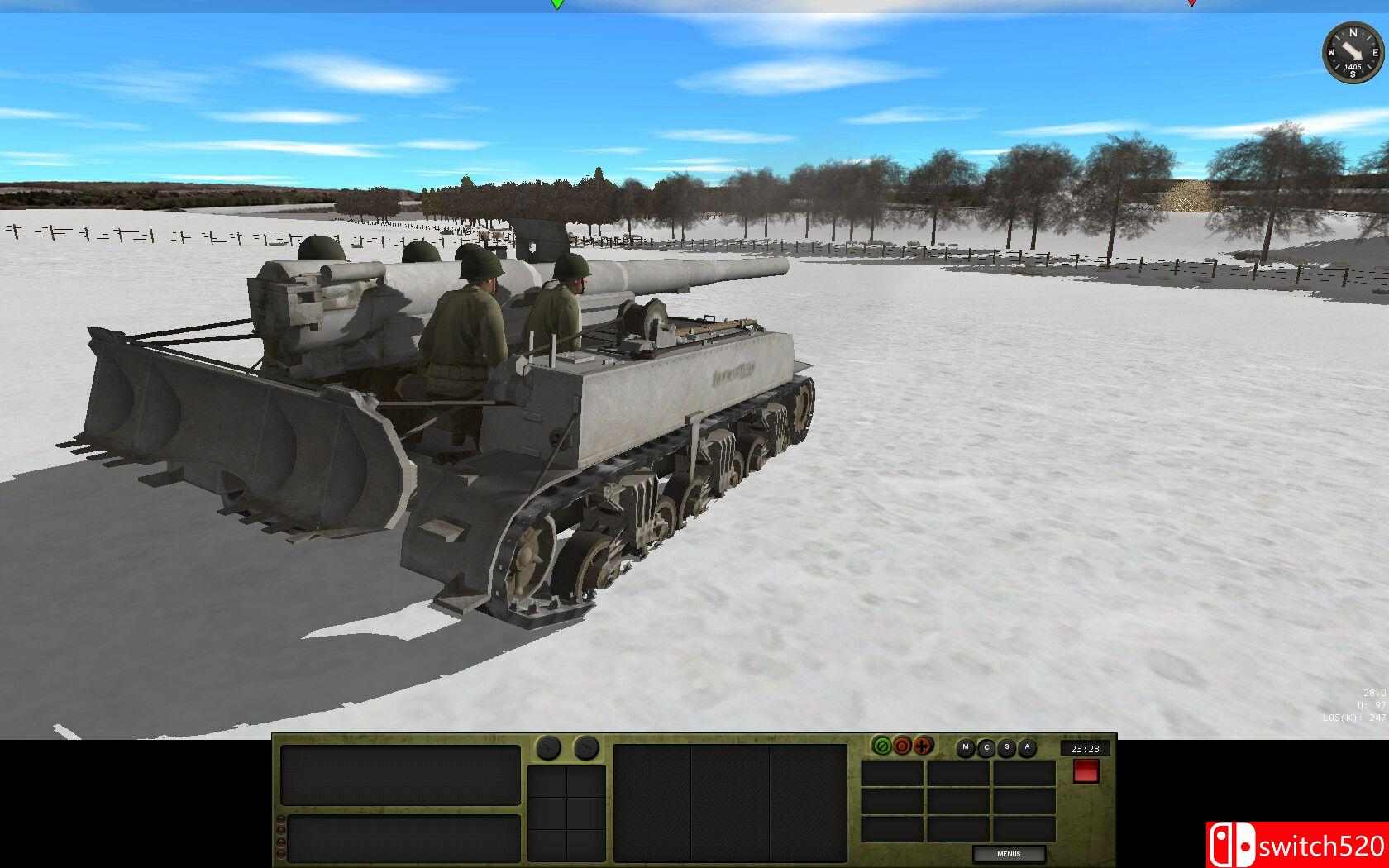This screenshot has width=1389, height=868.
Task: Toggle the bottom round indicator on panel's left edge
Action: pos(281,854)
